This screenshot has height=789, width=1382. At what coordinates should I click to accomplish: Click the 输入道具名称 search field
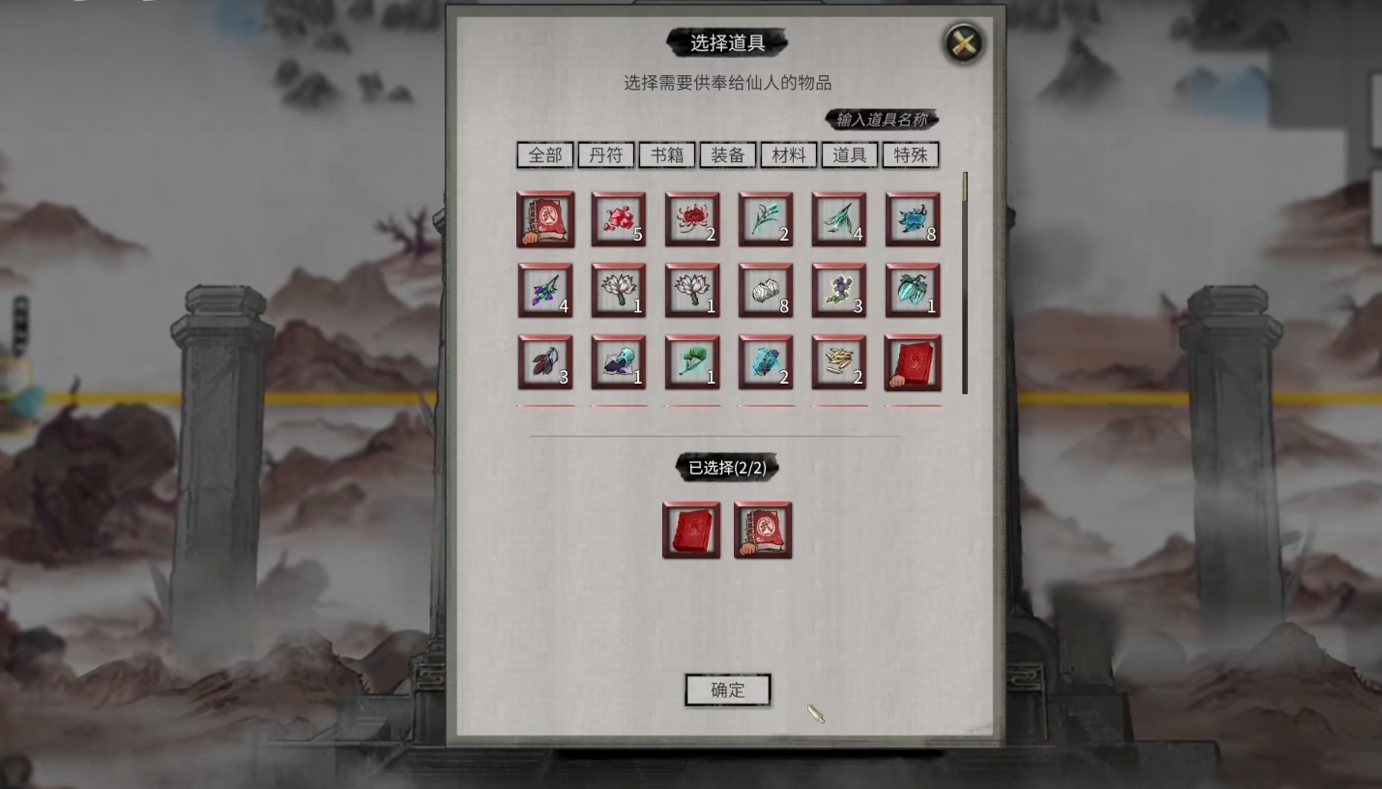click(881, 120)
